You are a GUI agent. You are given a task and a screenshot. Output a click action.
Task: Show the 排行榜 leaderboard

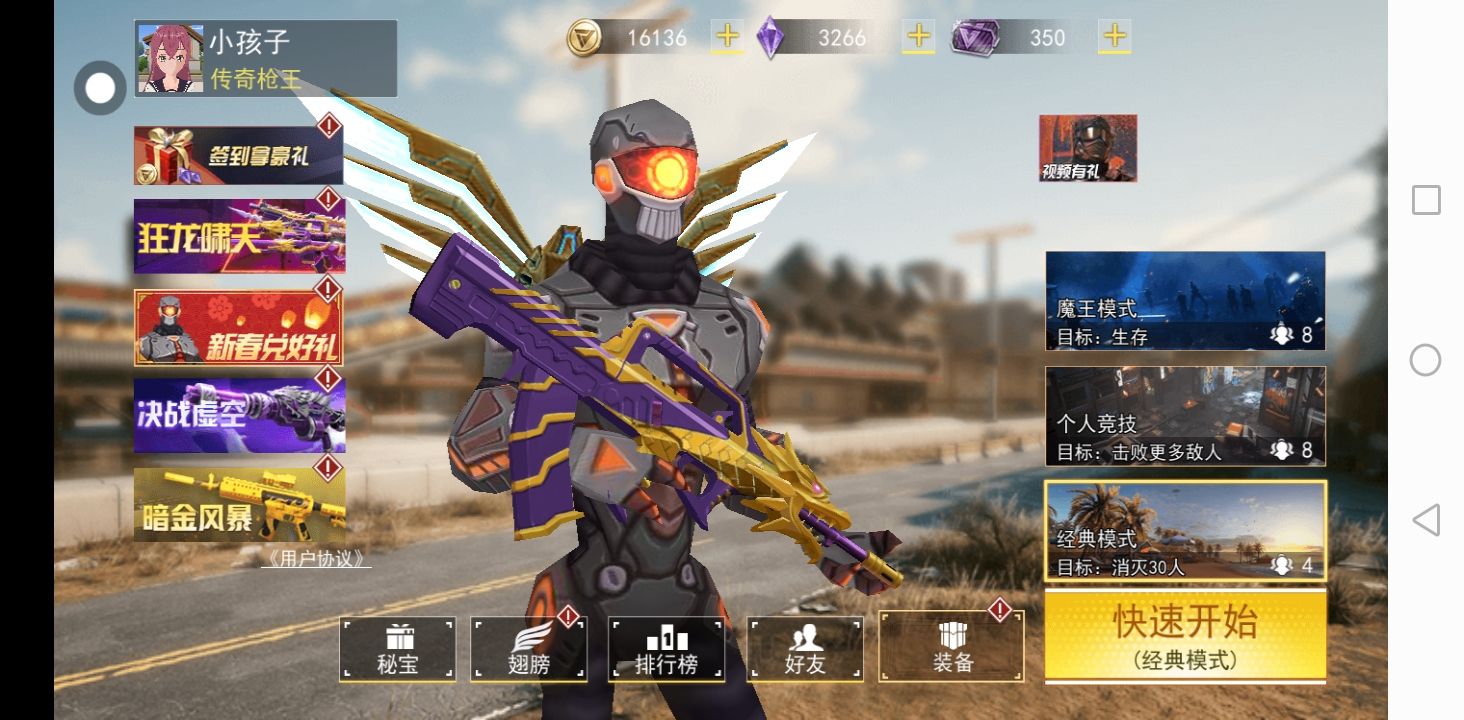point(666,649)
